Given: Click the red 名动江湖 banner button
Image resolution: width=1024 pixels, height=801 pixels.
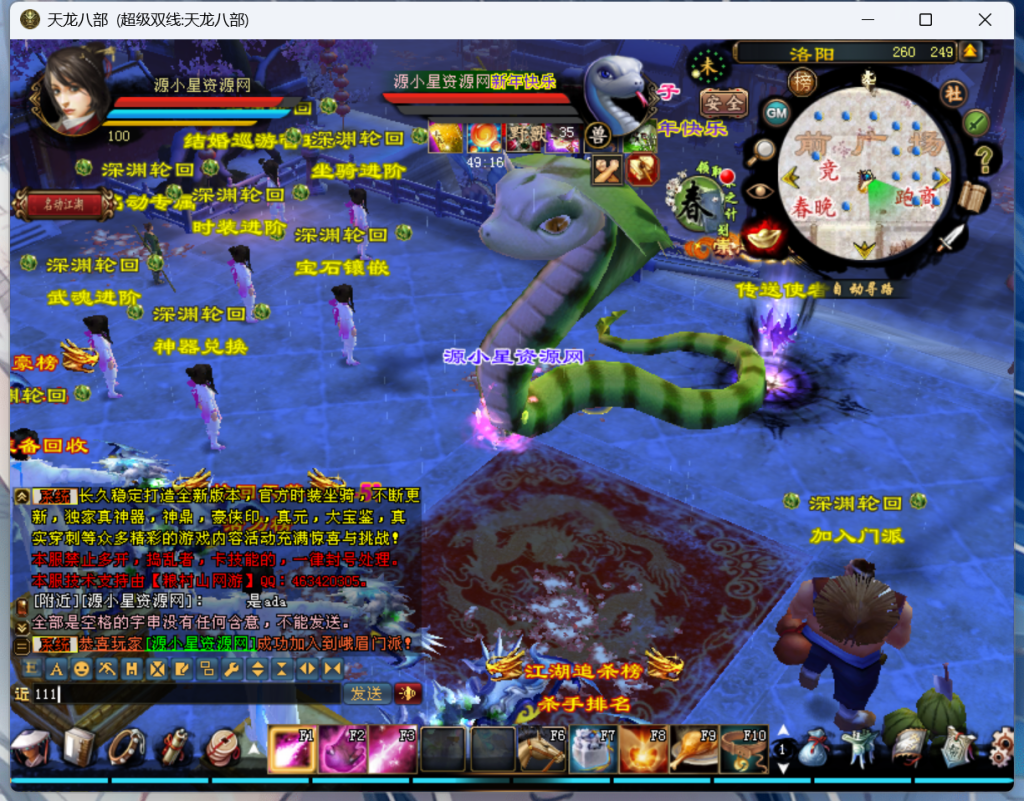Looking at the screenshot, I should point(64,204).
